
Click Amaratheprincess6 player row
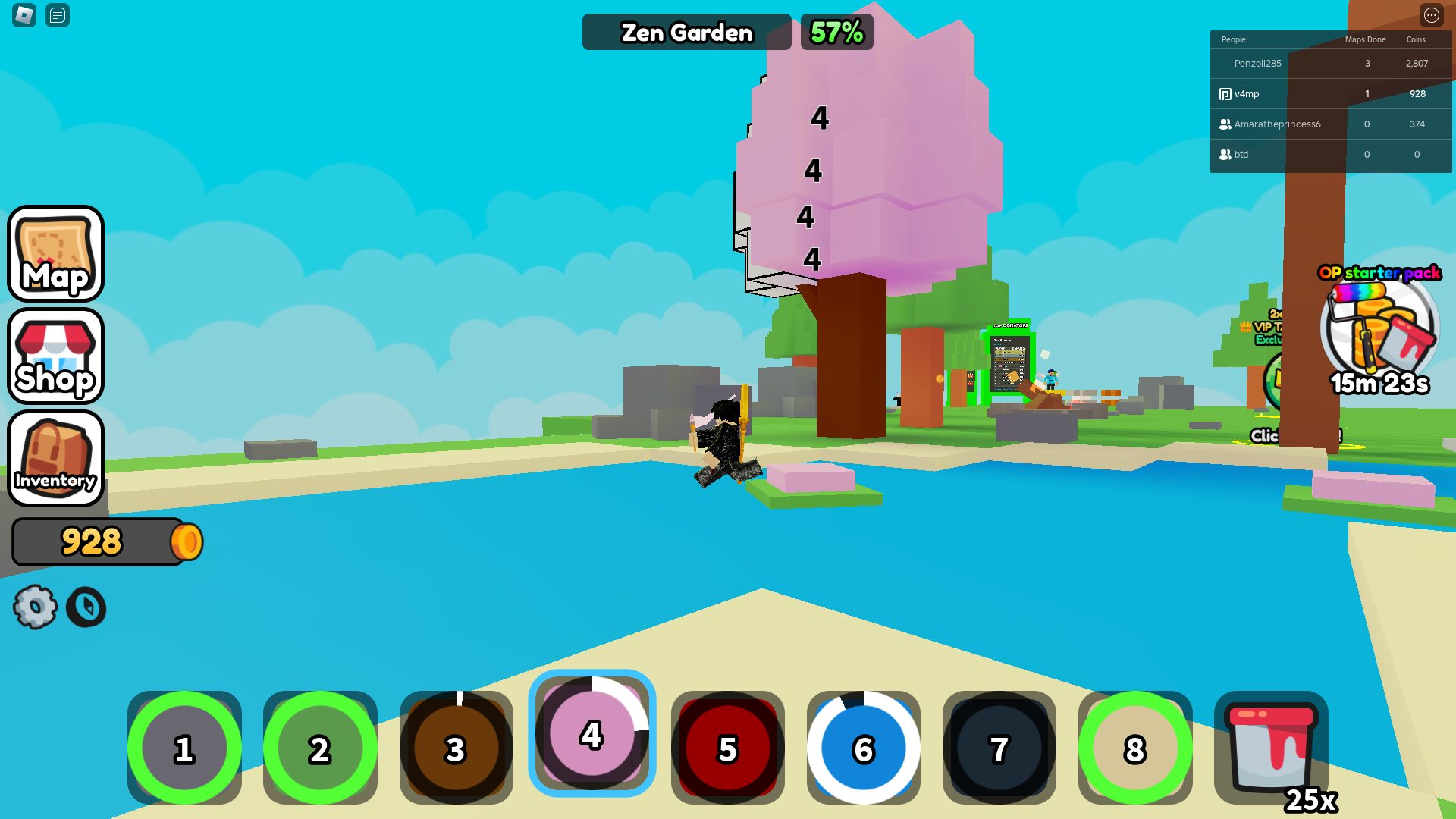(1277, 124)
